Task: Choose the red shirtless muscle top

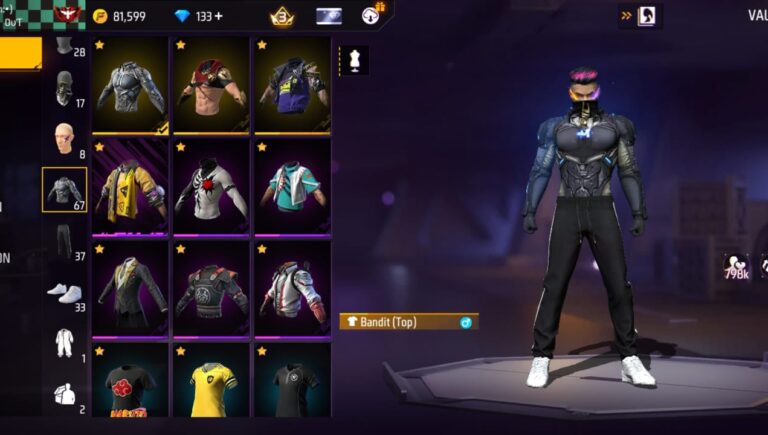Action: 211,86
